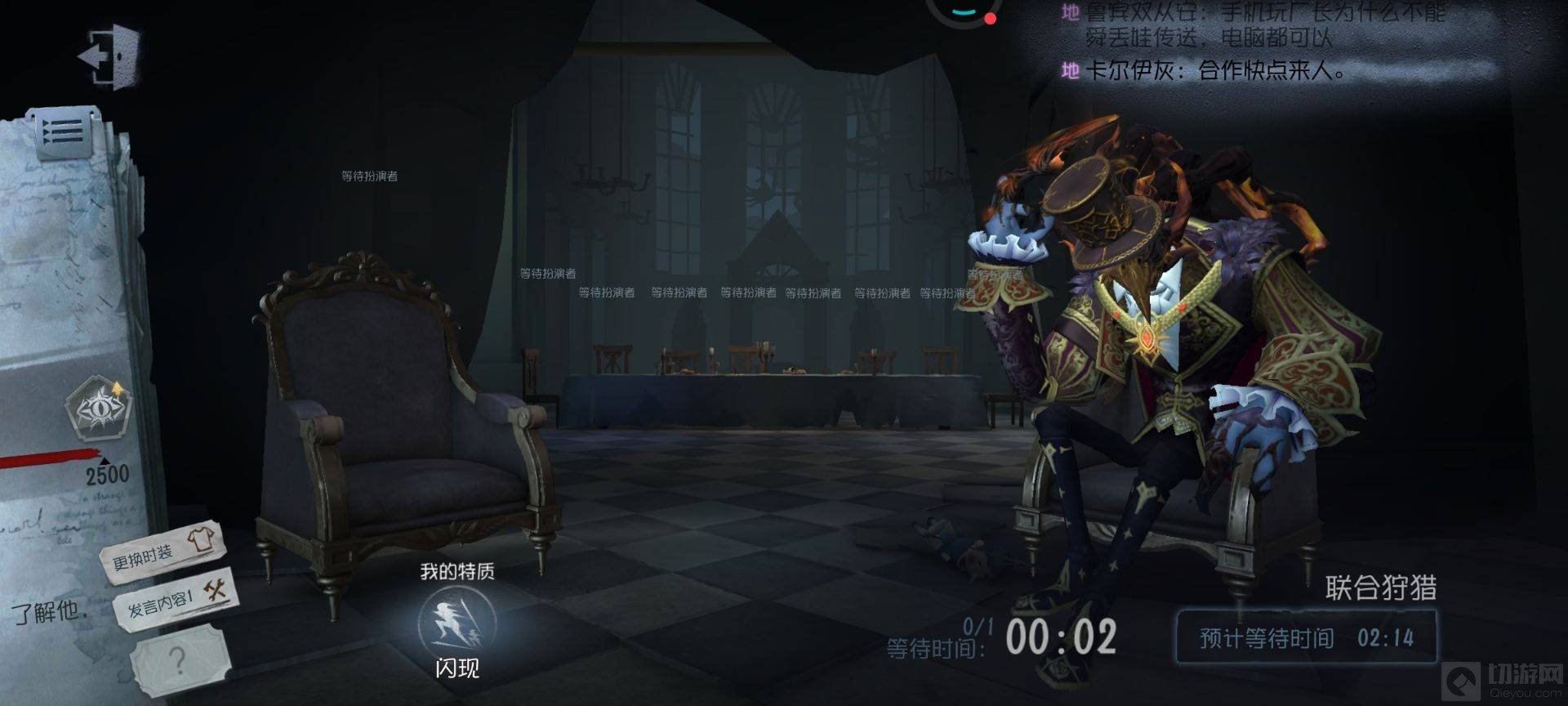Open the 发言内容 chat phrases button
The image size is (1568, 706).
pos(172,599)
